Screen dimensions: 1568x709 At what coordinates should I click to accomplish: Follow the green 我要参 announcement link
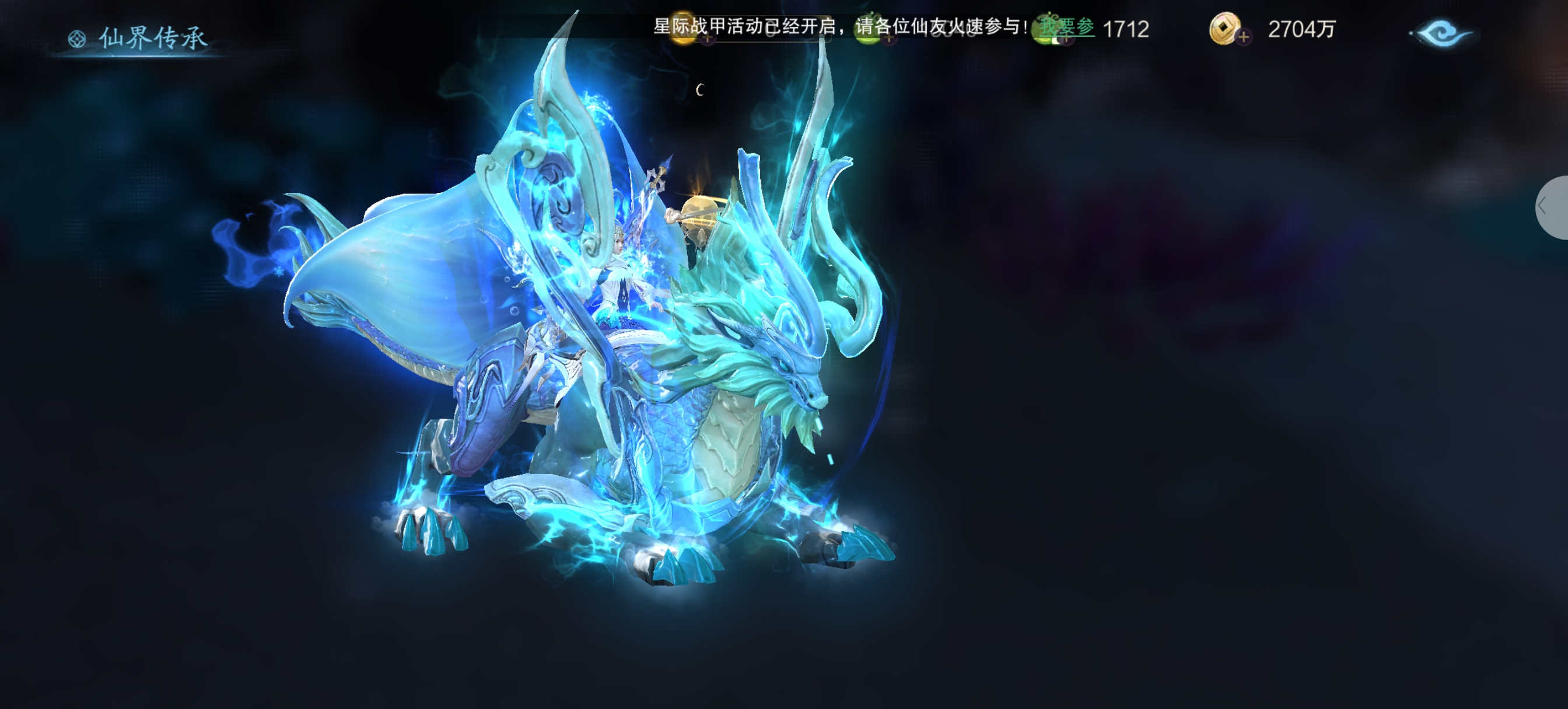1066,27
